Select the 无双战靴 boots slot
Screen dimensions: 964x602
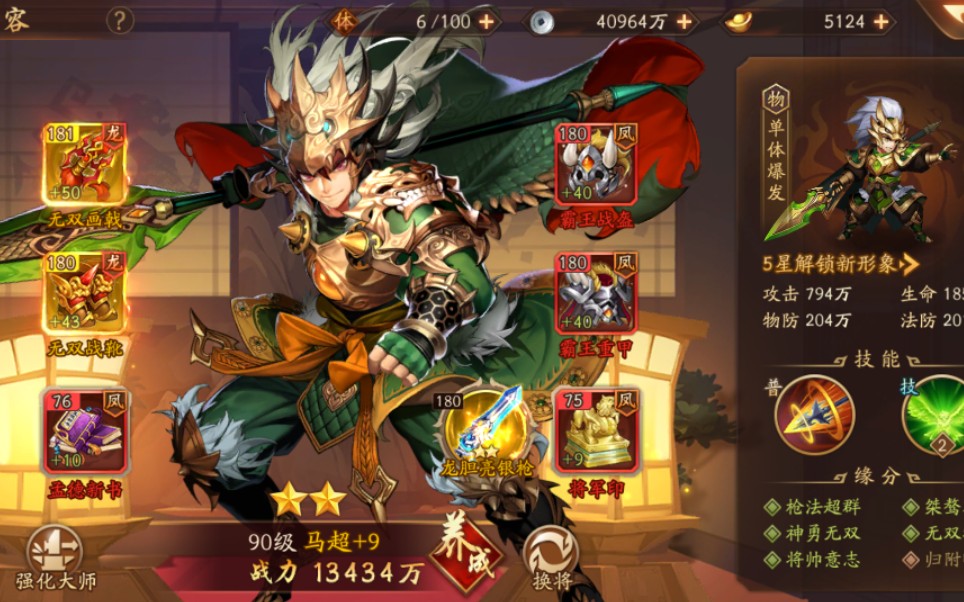[x=85, y=292]
